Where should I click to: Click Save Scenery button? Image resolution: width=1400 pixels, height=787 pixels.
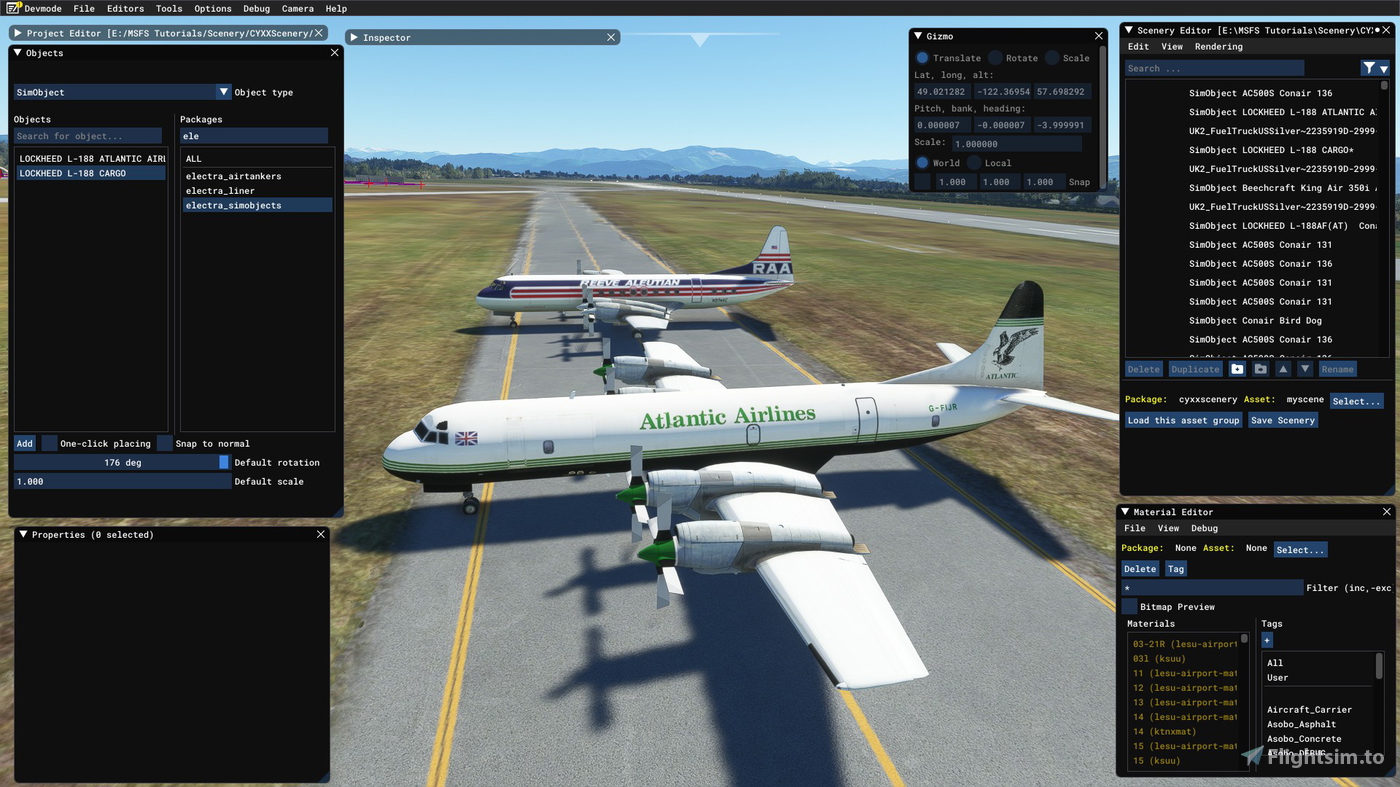point(1282,420)
